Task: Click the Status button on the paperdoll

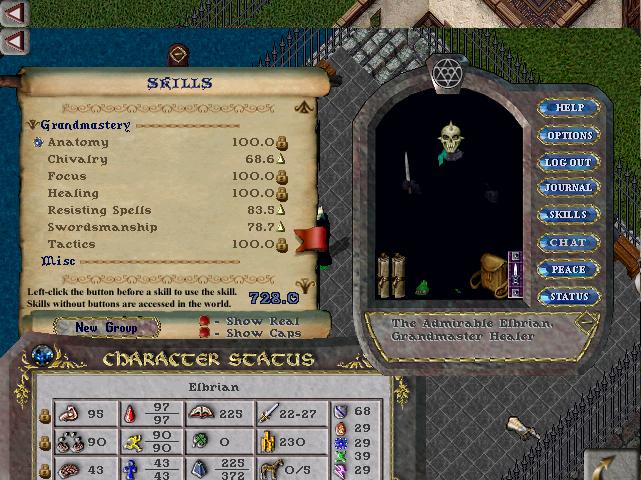Action: (569, 296)
